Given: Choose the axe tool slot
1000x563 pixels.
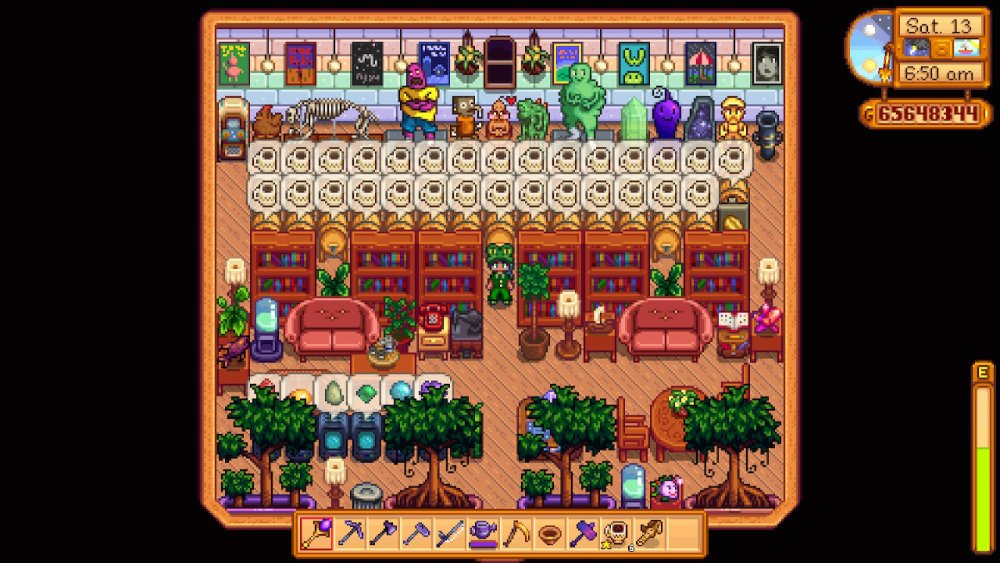Looking at the screenshot, I should 384,534.
